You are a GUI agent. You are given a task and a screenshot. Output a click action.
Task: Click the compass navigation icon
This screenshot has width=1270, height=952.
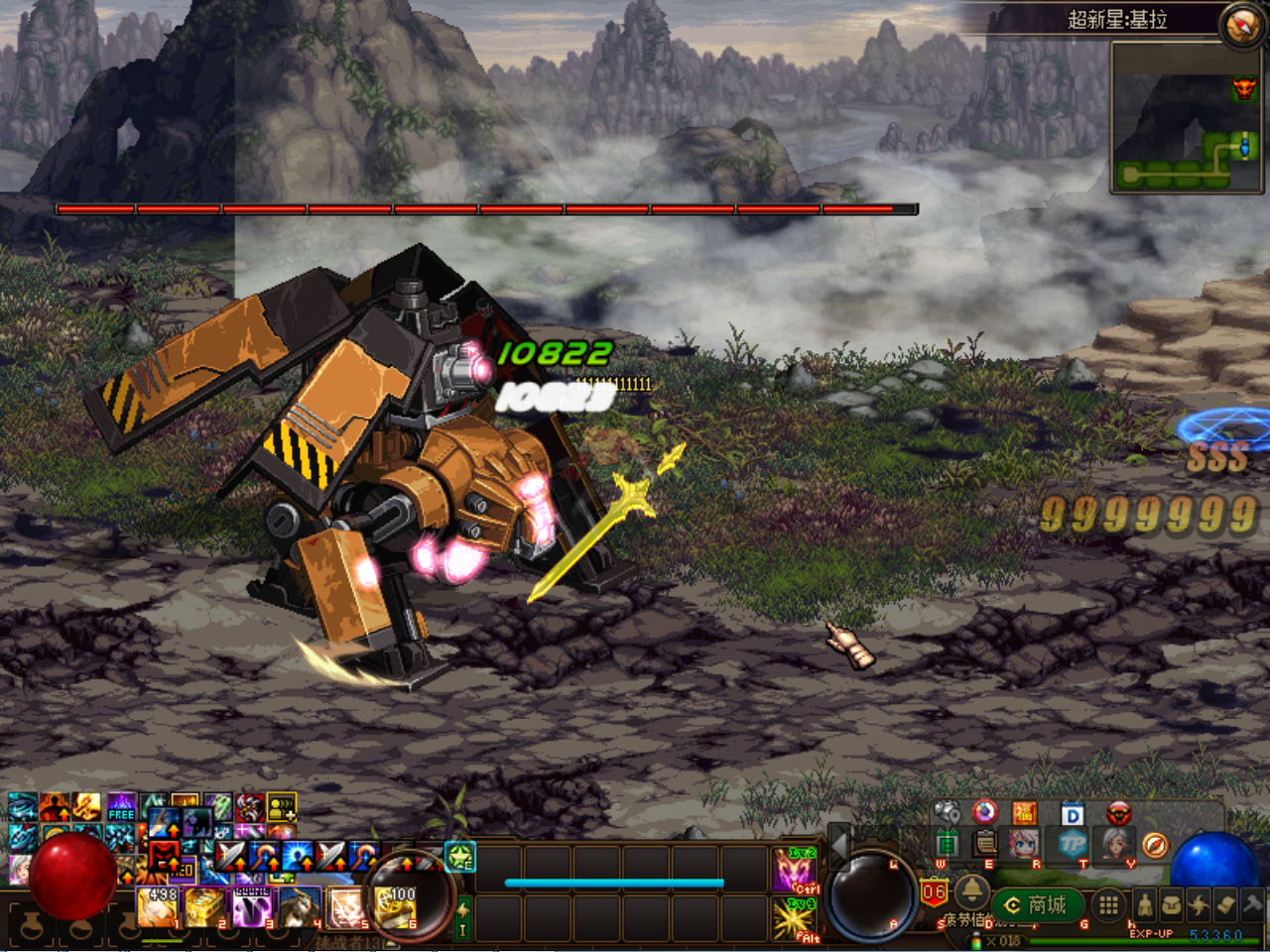coord(1155,847)
